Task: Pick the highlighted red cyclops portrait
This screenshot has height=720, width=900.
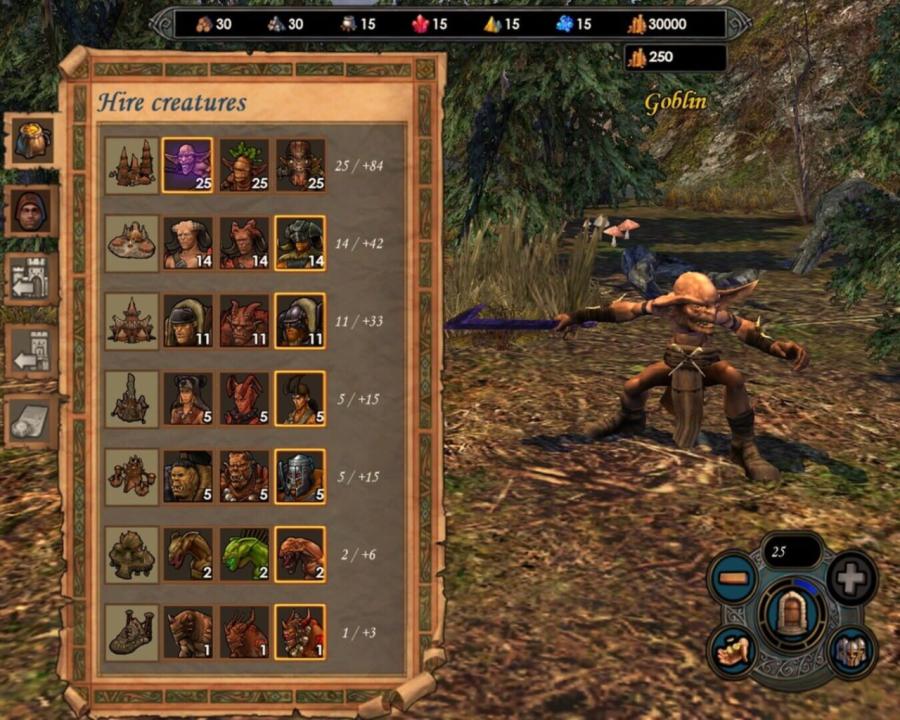Action: [300, 632]
